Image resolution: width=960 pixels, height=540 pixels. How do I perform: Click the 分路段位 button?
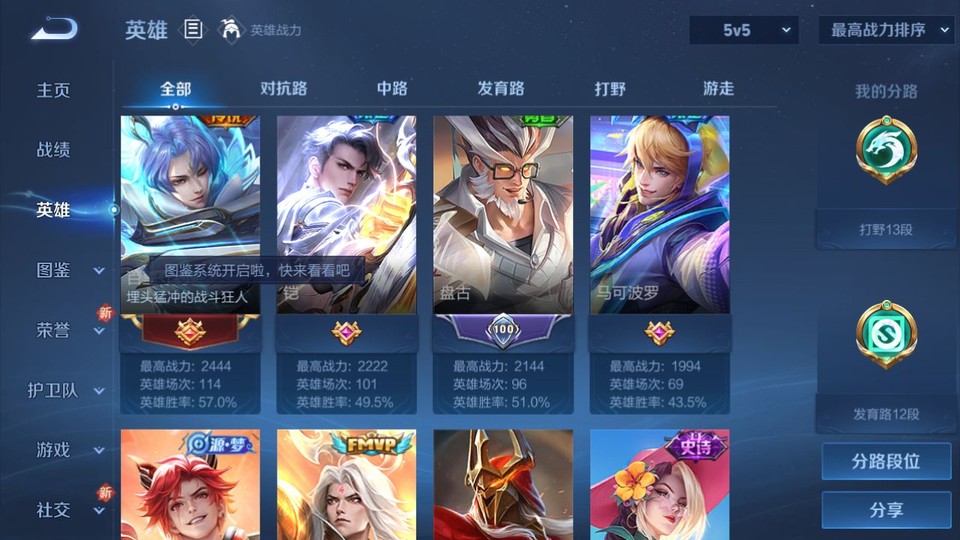(x=886, y=462)
